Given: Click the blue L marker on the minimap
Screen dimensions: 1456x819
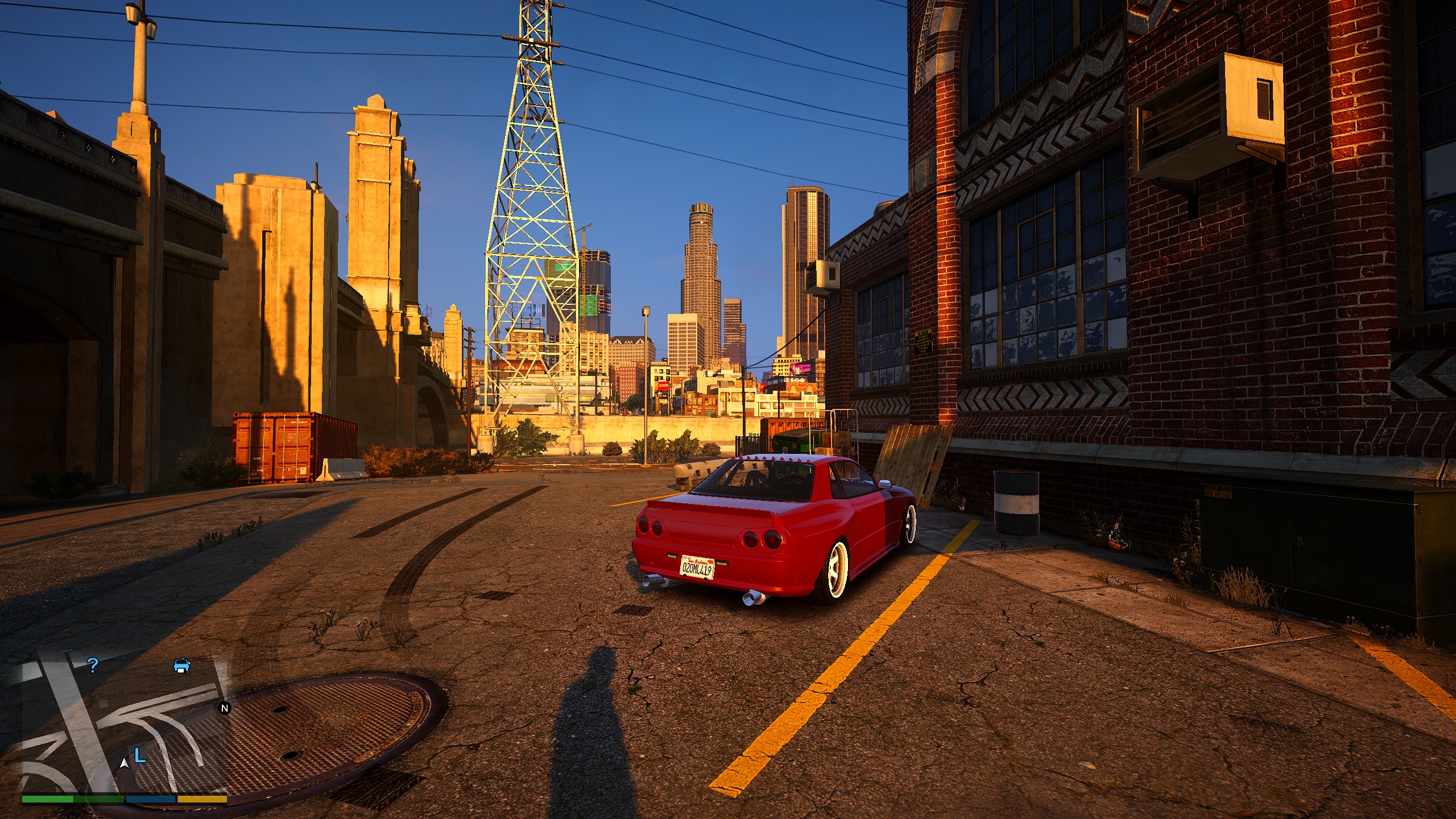Looking at the screenshot, I should click(140, 756).
